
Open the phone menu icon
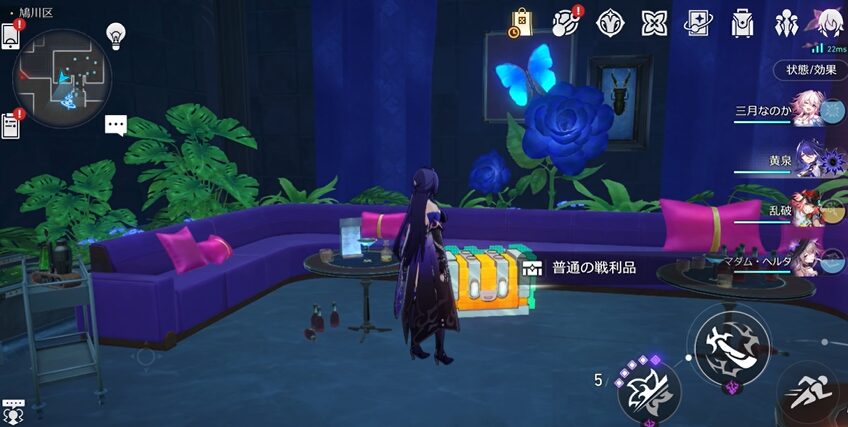tap(11, 35)
